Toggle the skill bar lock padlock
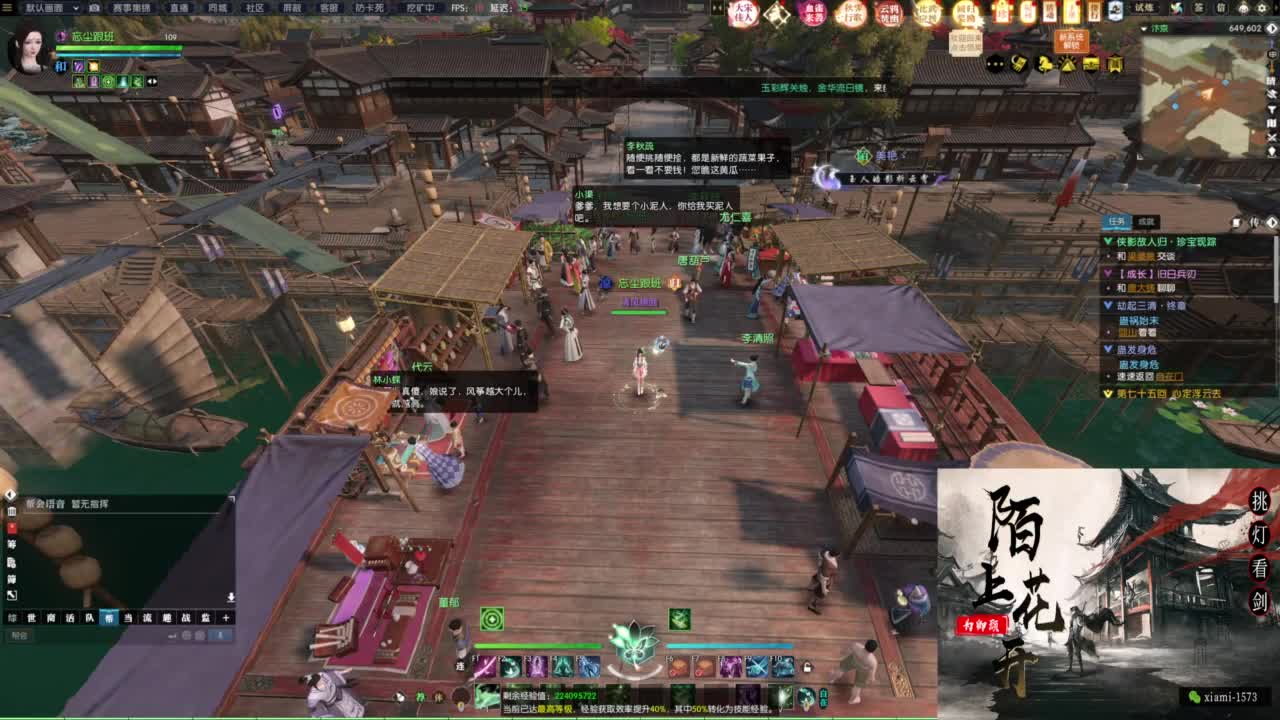Viewport: 1280px width, 720px height. (x=807, y=666)
